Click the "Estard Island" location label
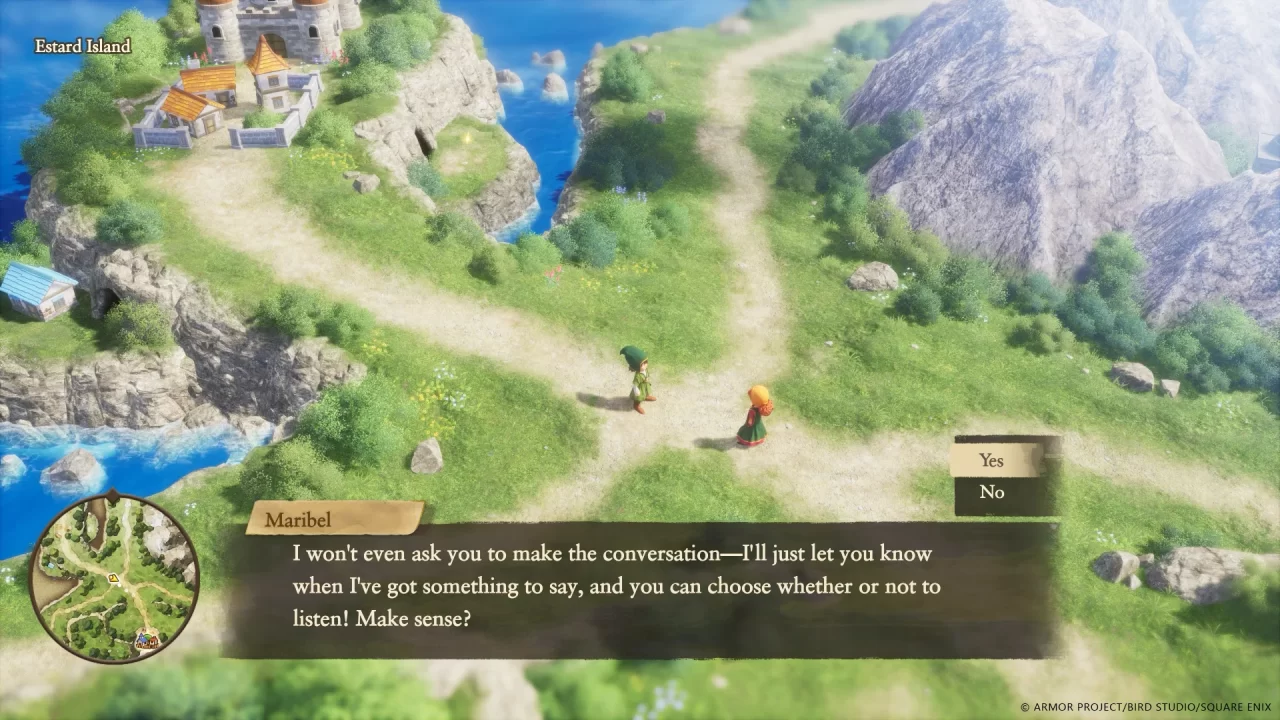Image resolution: width=1280 pixels, height=720 pixels. pyautogui.click(x=80, y=46)
